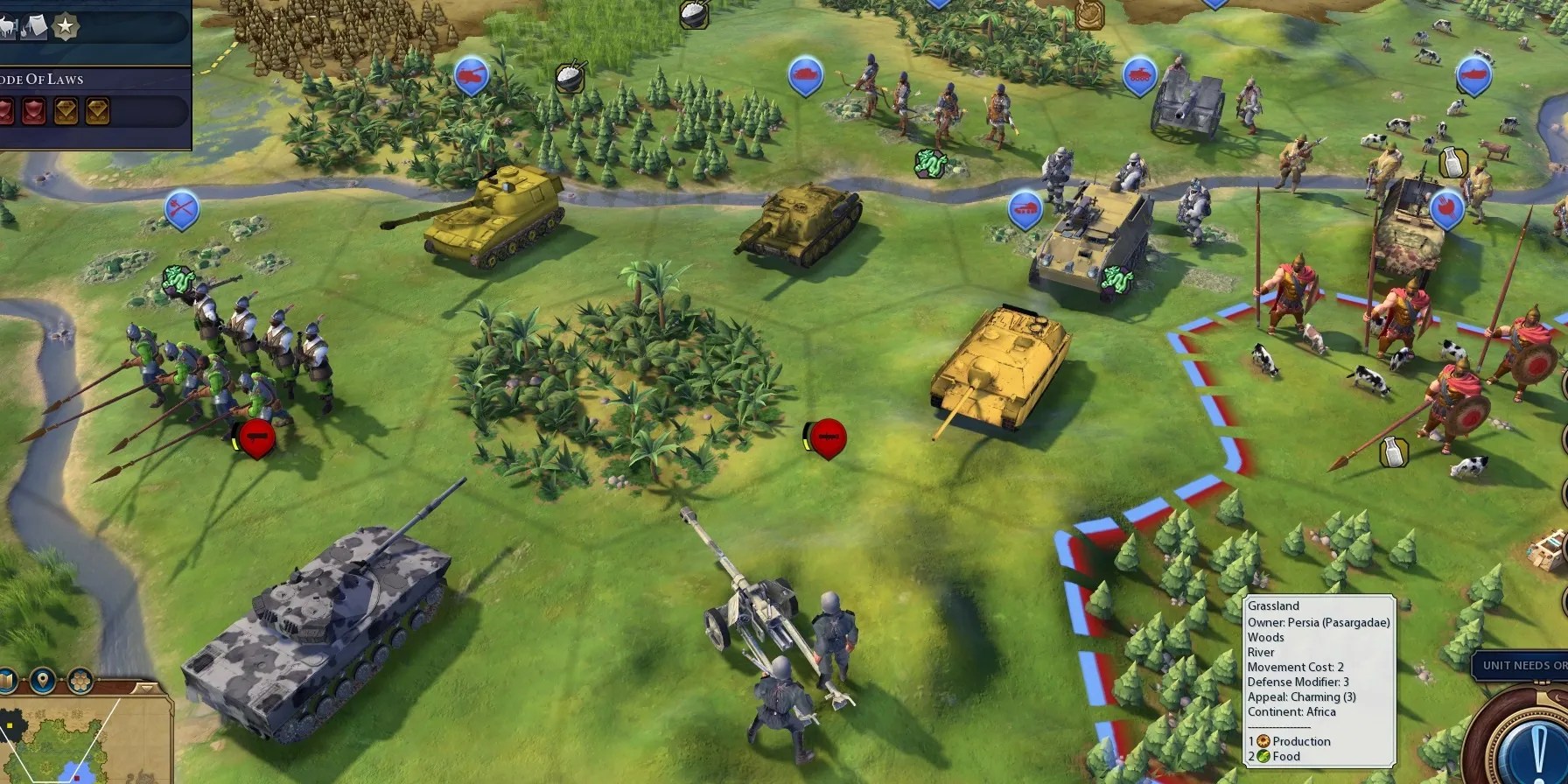Click the rice bowl resource icon on the map
This screenshot has height=784, width=1568.
(x=570, y=77)
